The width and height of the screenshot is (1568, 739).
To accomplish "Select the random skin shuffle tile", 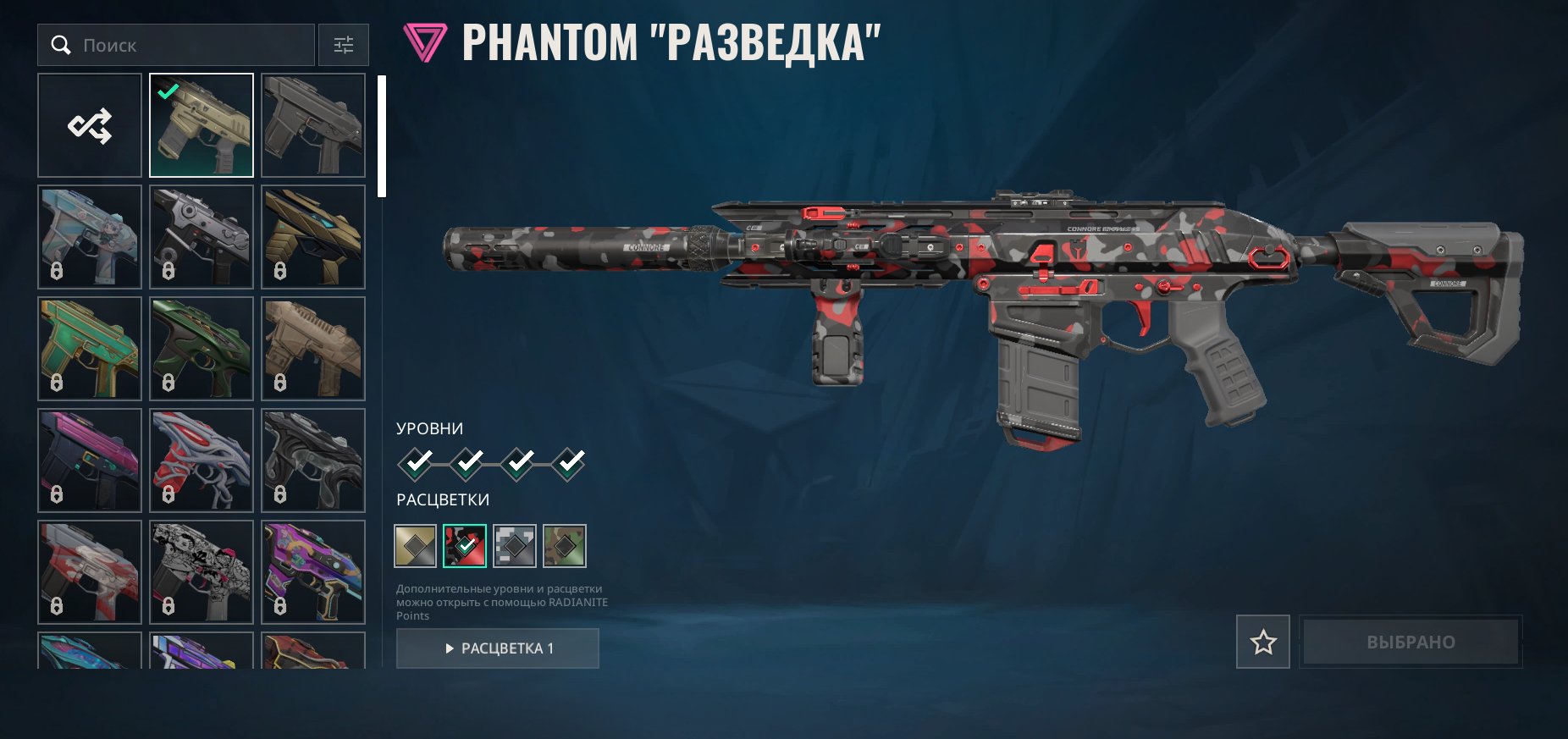I will point(90,125).
